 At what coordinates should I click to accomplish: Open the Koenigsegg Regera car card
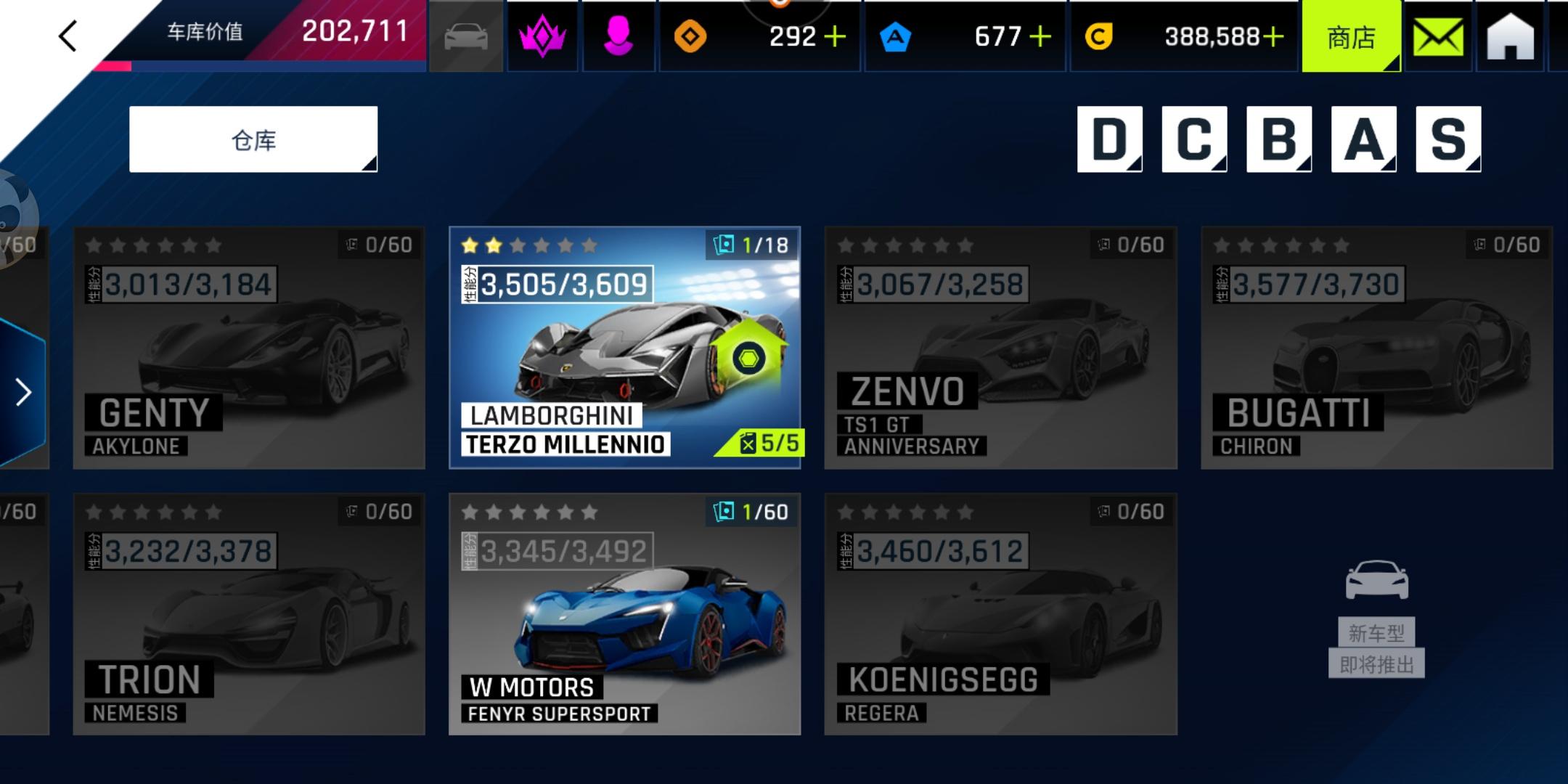[1000, 614]
